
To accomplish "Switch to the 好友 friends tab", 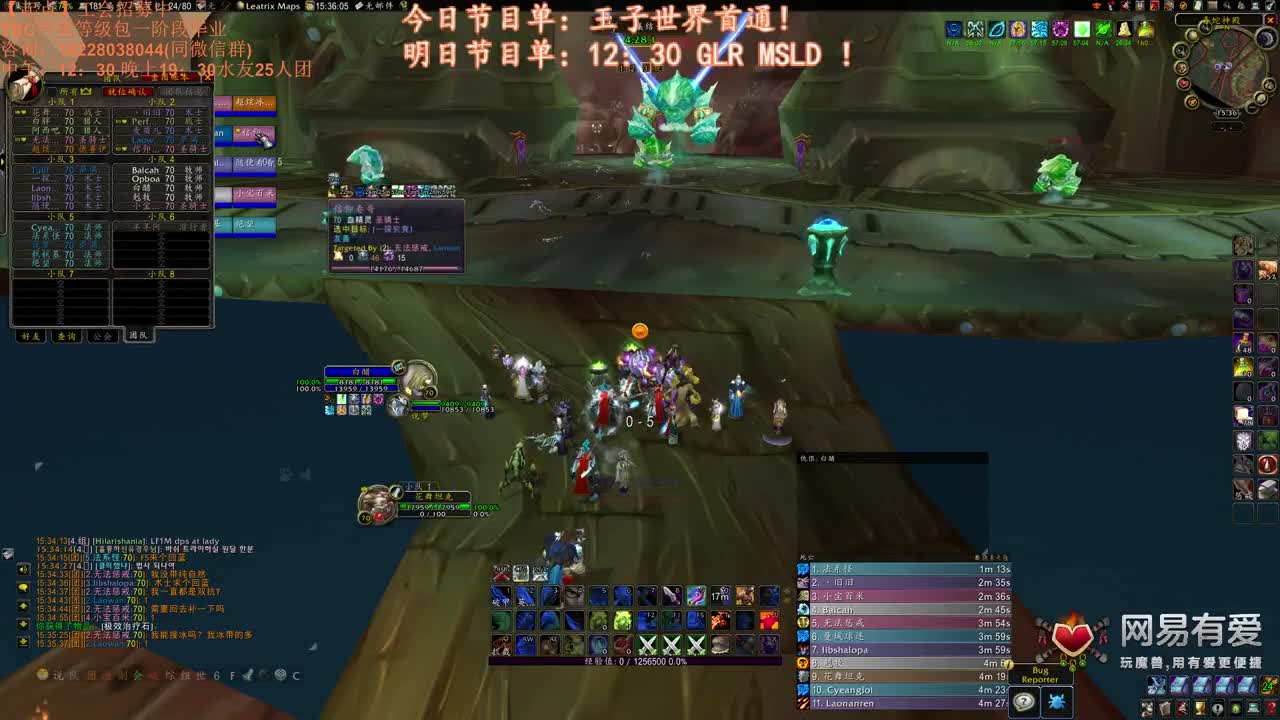I will point(31,335).
